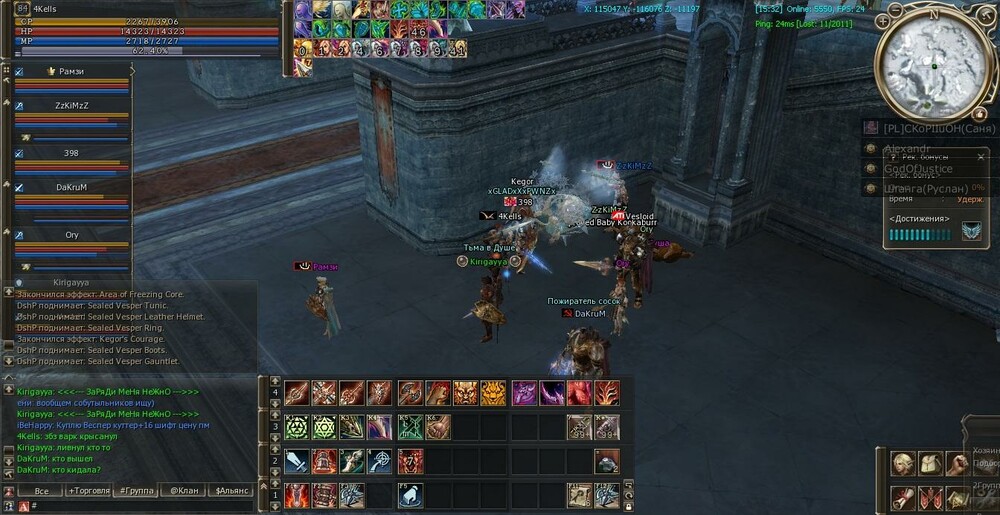Select the #Группа party chat tab
1000x515 pixels.
(x=135, y=491)
